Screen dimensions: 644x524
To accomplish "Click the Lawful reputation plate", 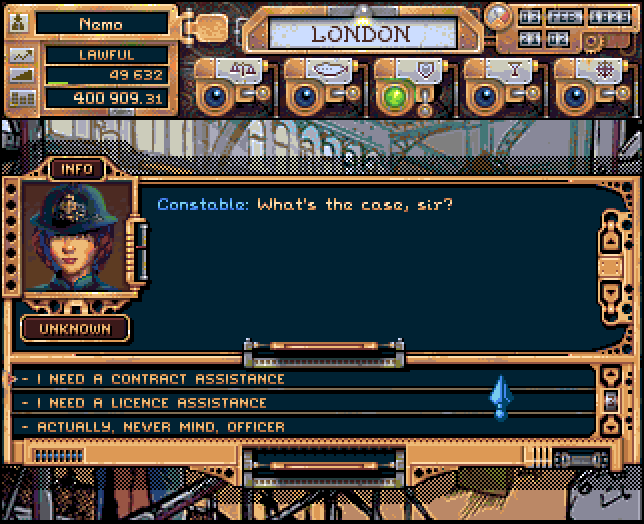I will [106, 55].
